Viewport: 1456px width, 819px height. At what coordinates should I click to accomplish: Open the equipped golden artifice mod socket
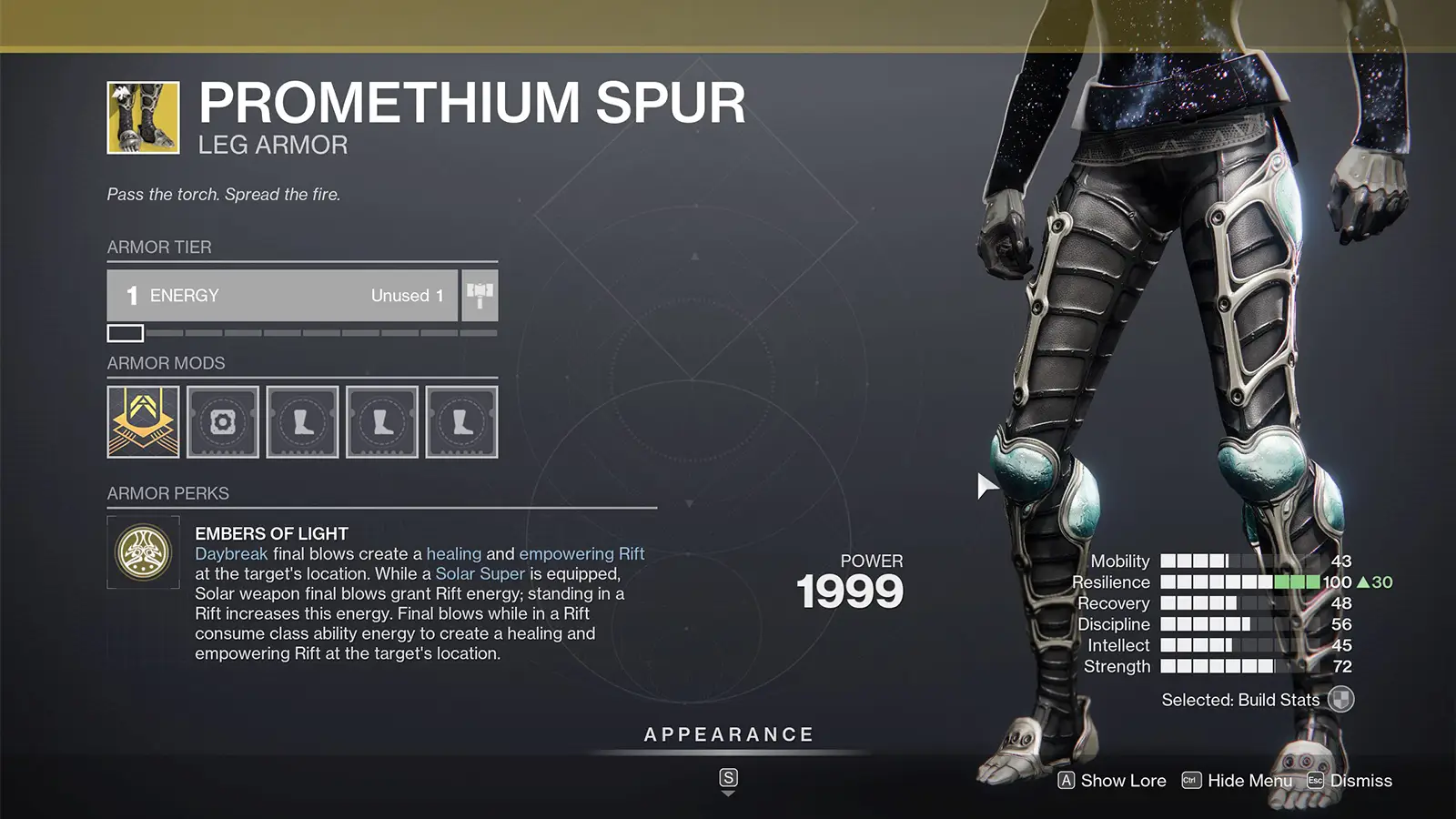142,422
